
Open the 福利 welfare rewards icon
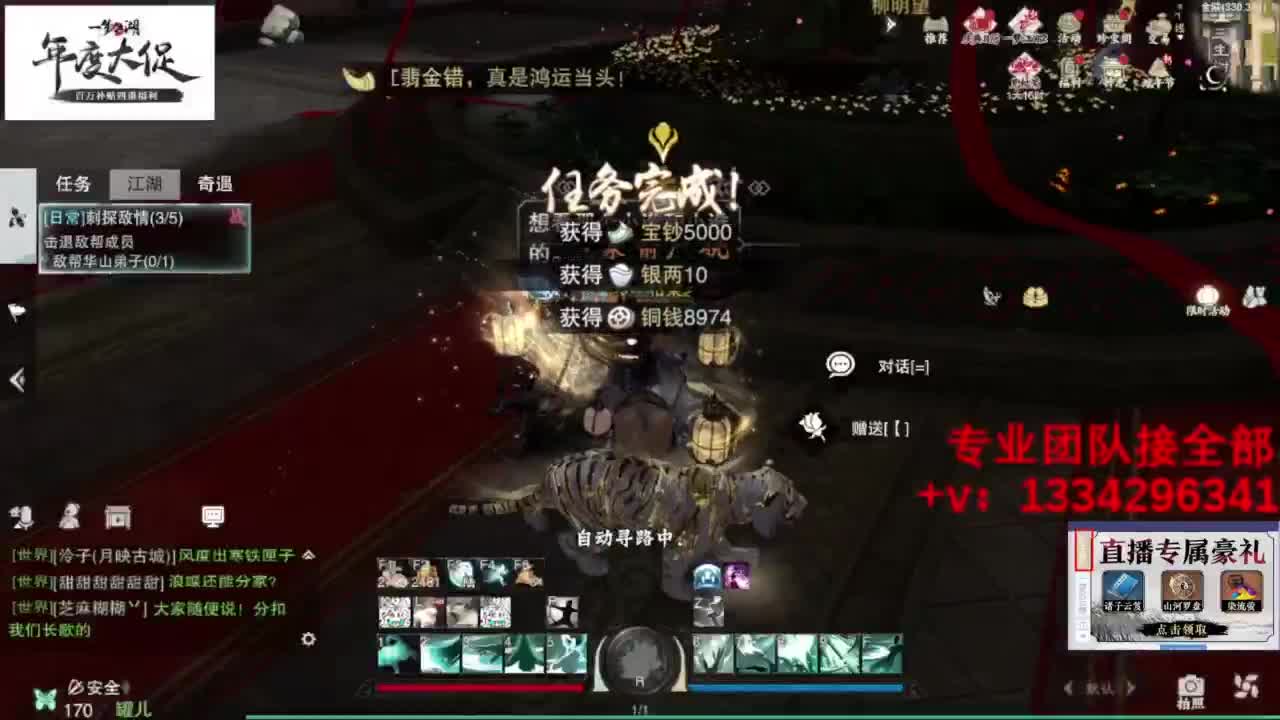(x=1068, y=62)
